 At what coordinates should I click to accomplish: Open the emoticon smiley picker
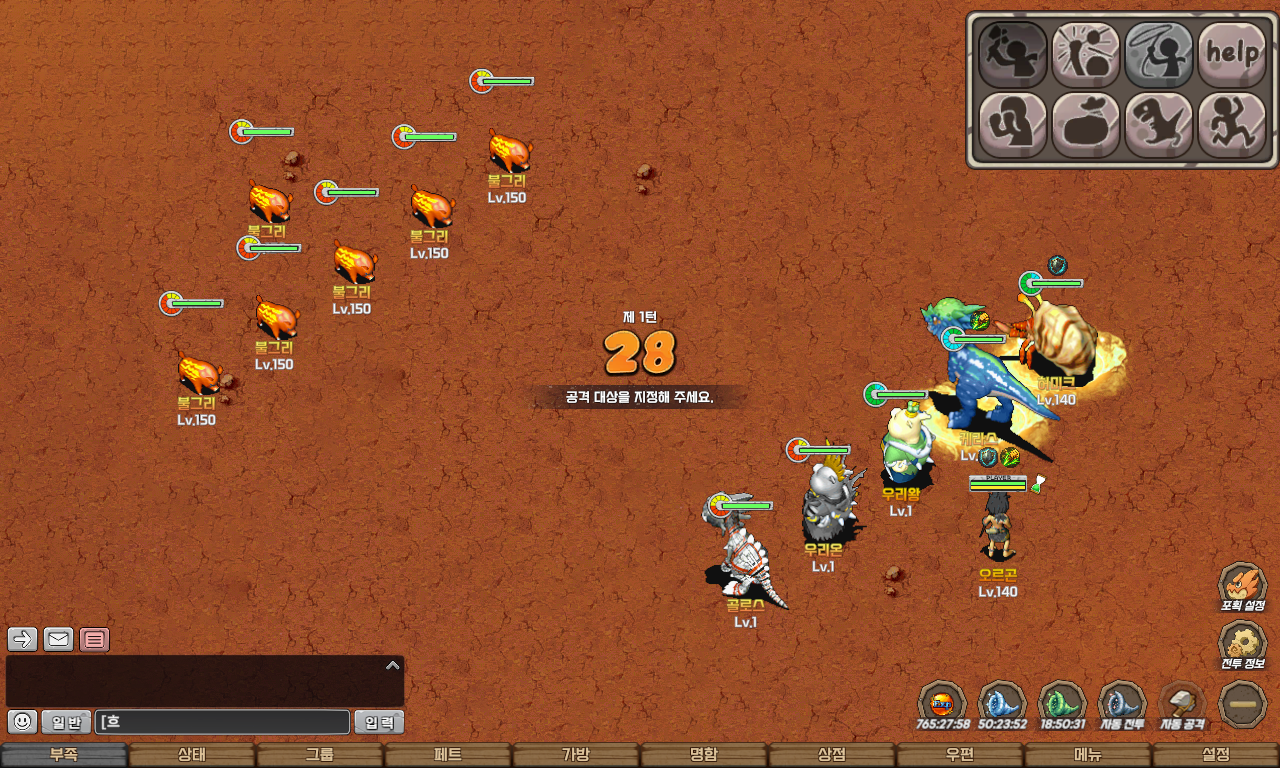click(x=23, y=721)
